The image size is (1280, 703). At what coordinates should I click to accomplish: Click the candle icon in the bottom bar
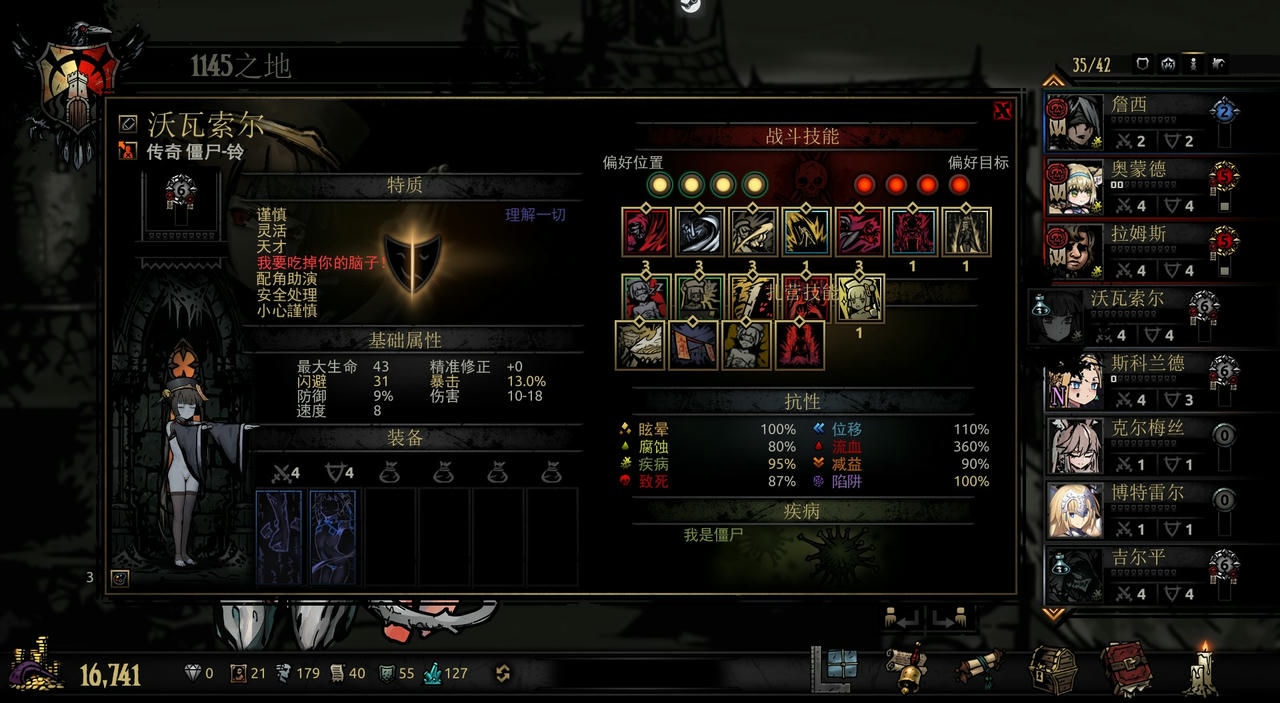click(x=1203, y=667)
